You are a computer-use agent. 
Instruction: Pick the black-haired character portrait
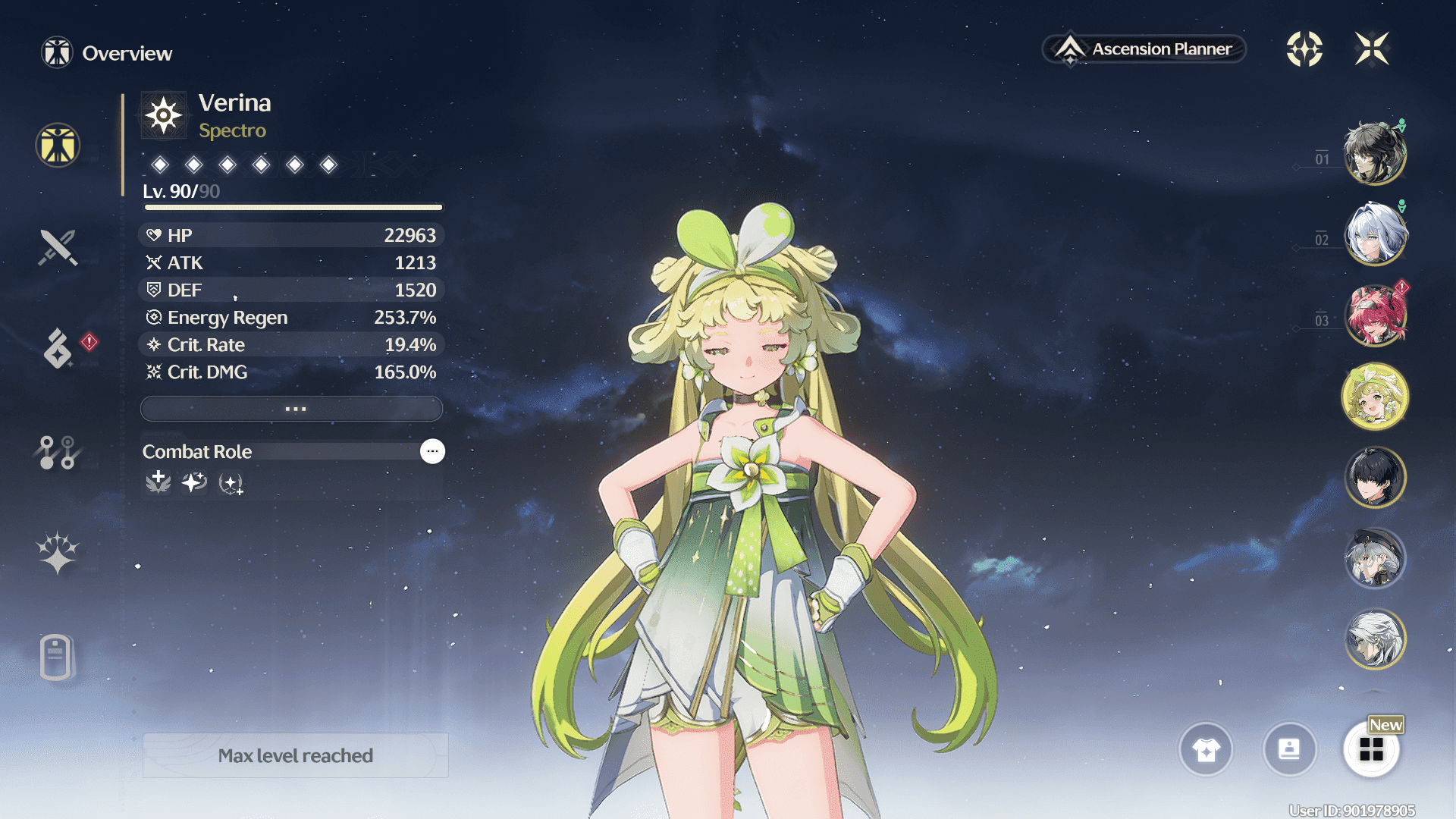pos(1374,478)
